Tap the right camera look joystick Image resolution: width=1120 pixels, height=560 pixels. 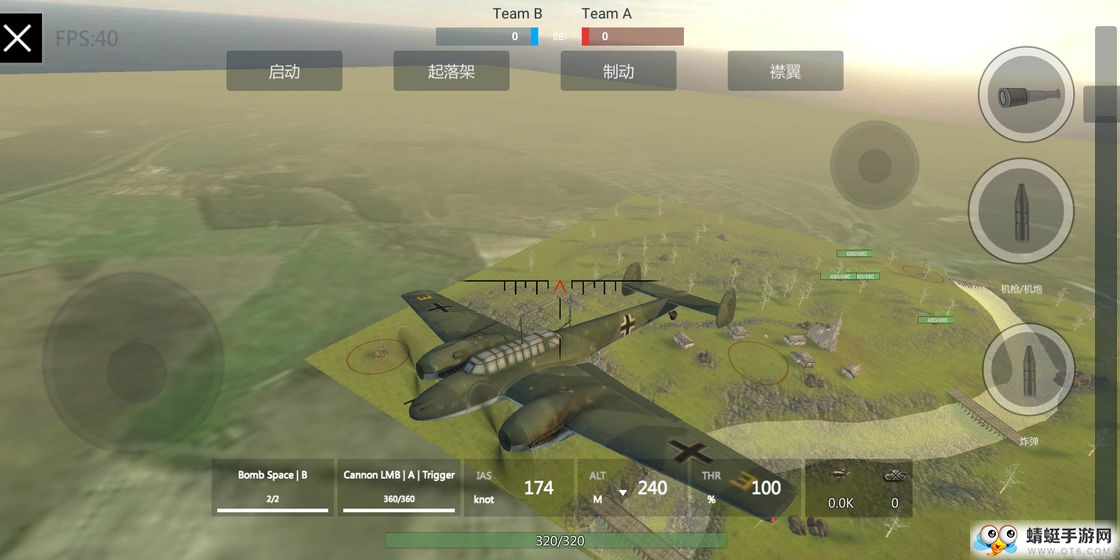[x=874, y=165]
